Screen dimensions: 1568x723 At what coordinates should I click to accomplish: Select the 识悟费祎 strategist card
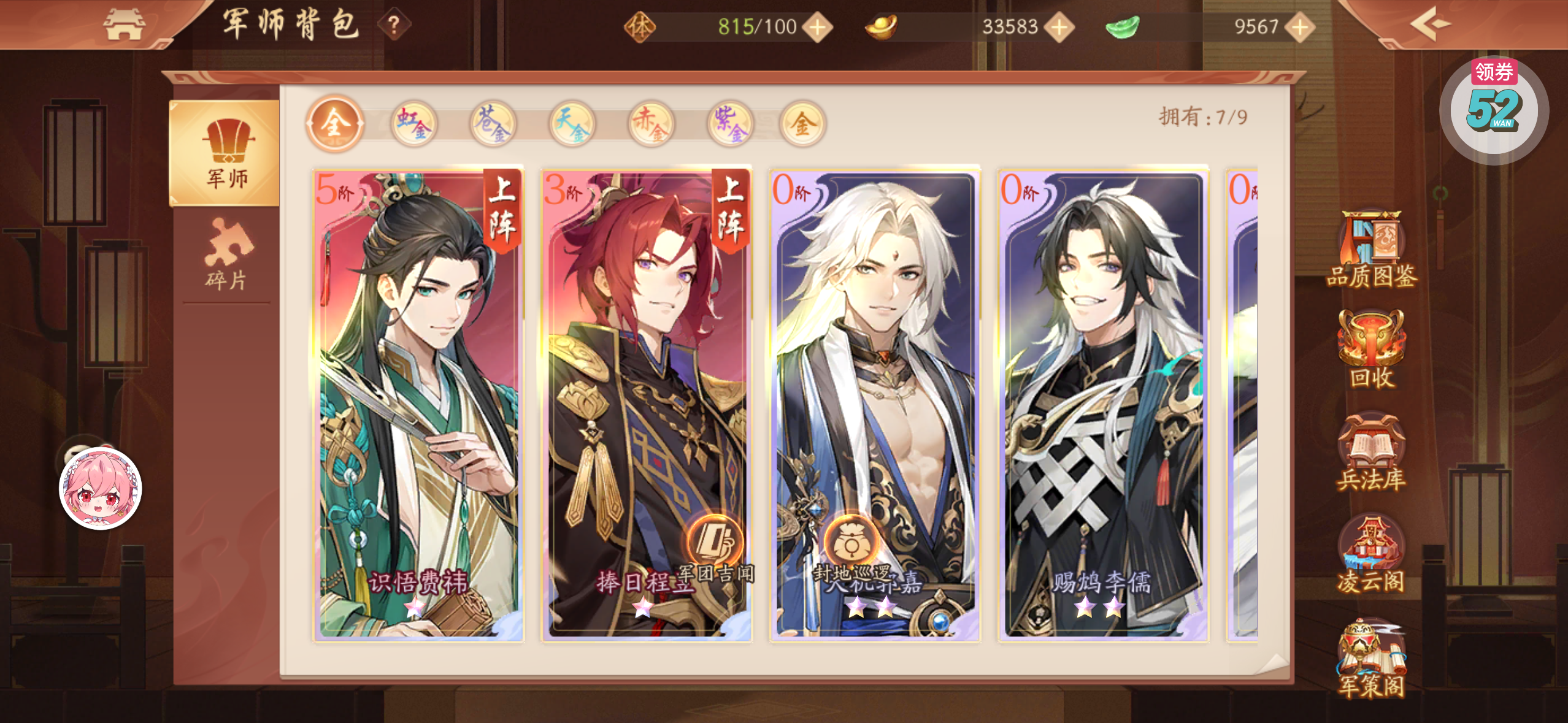(418, 405)
